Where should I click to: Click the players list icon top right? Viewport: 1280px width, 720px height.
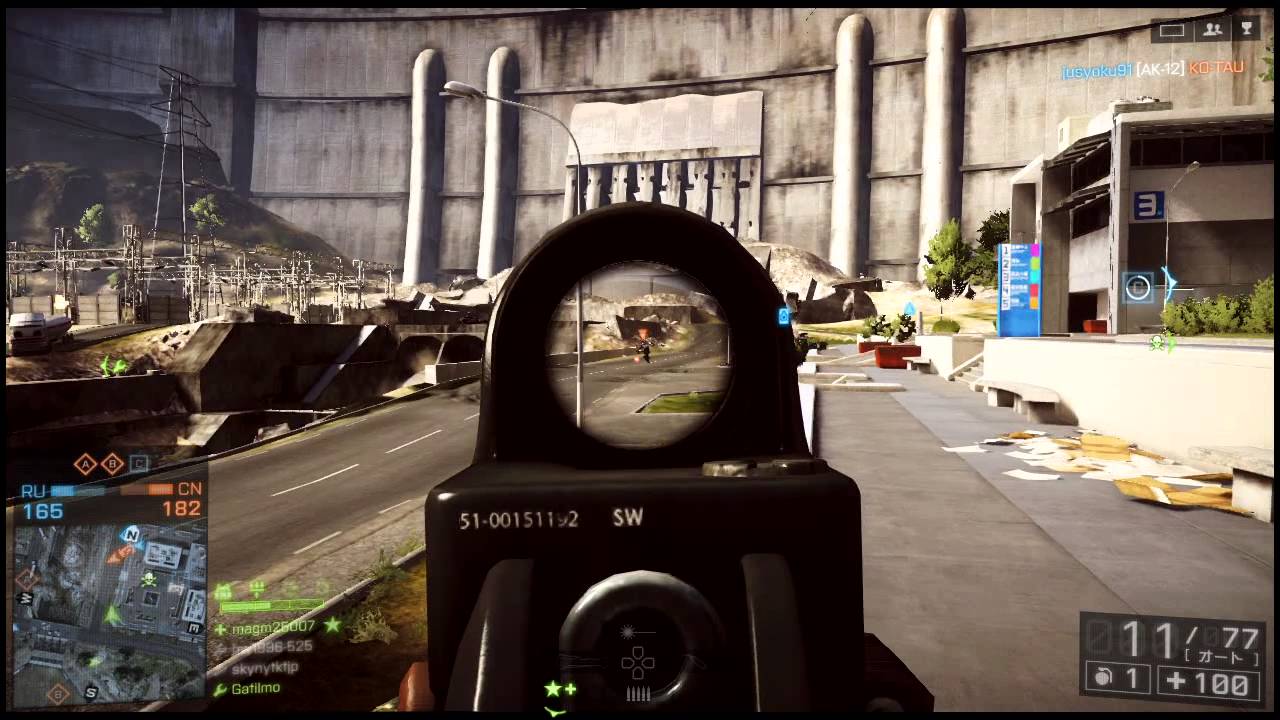pyautogui.click(x=1212, y=30)
